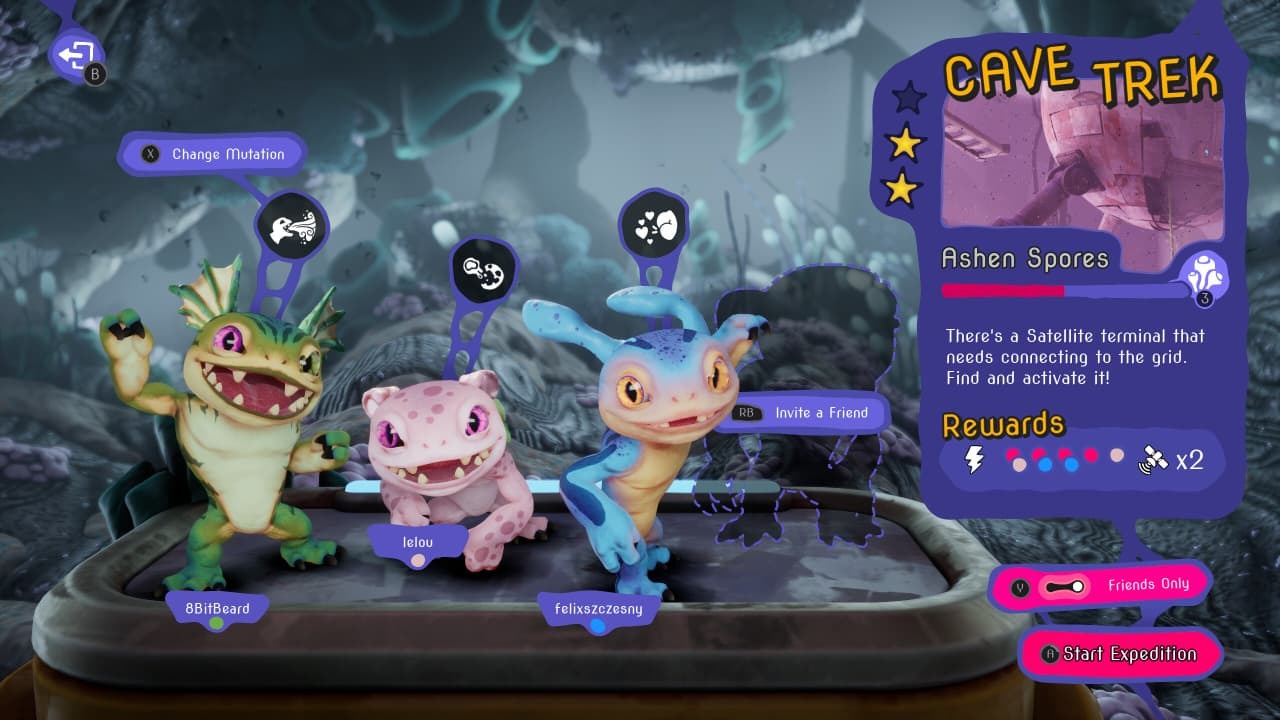Screen dimensions: 1280x720
Task: Click the bottom gold difficulty star
Action: point(903,188)
